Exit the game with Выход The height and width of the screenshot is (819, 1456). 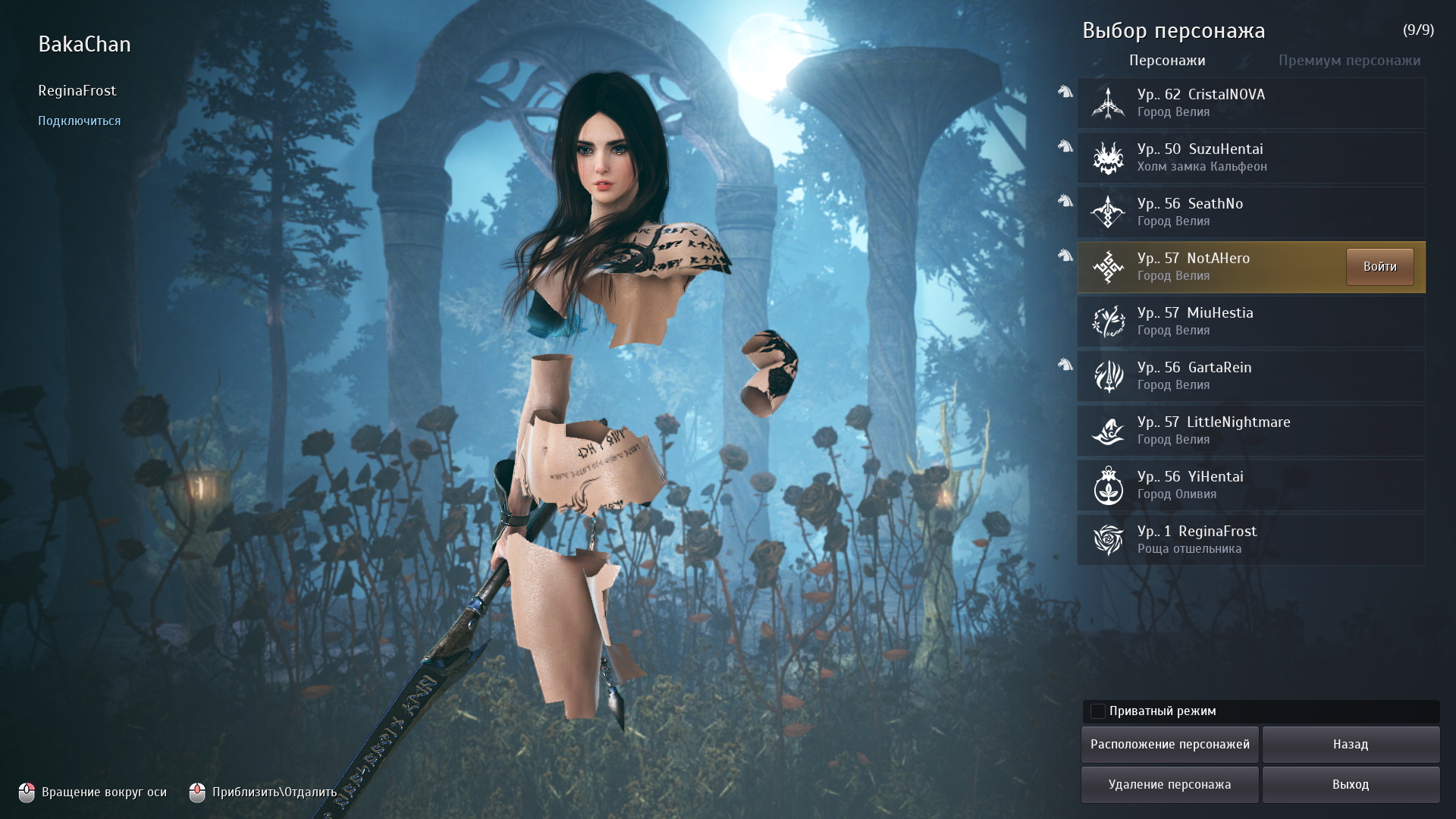click(x=1351, y=785)
